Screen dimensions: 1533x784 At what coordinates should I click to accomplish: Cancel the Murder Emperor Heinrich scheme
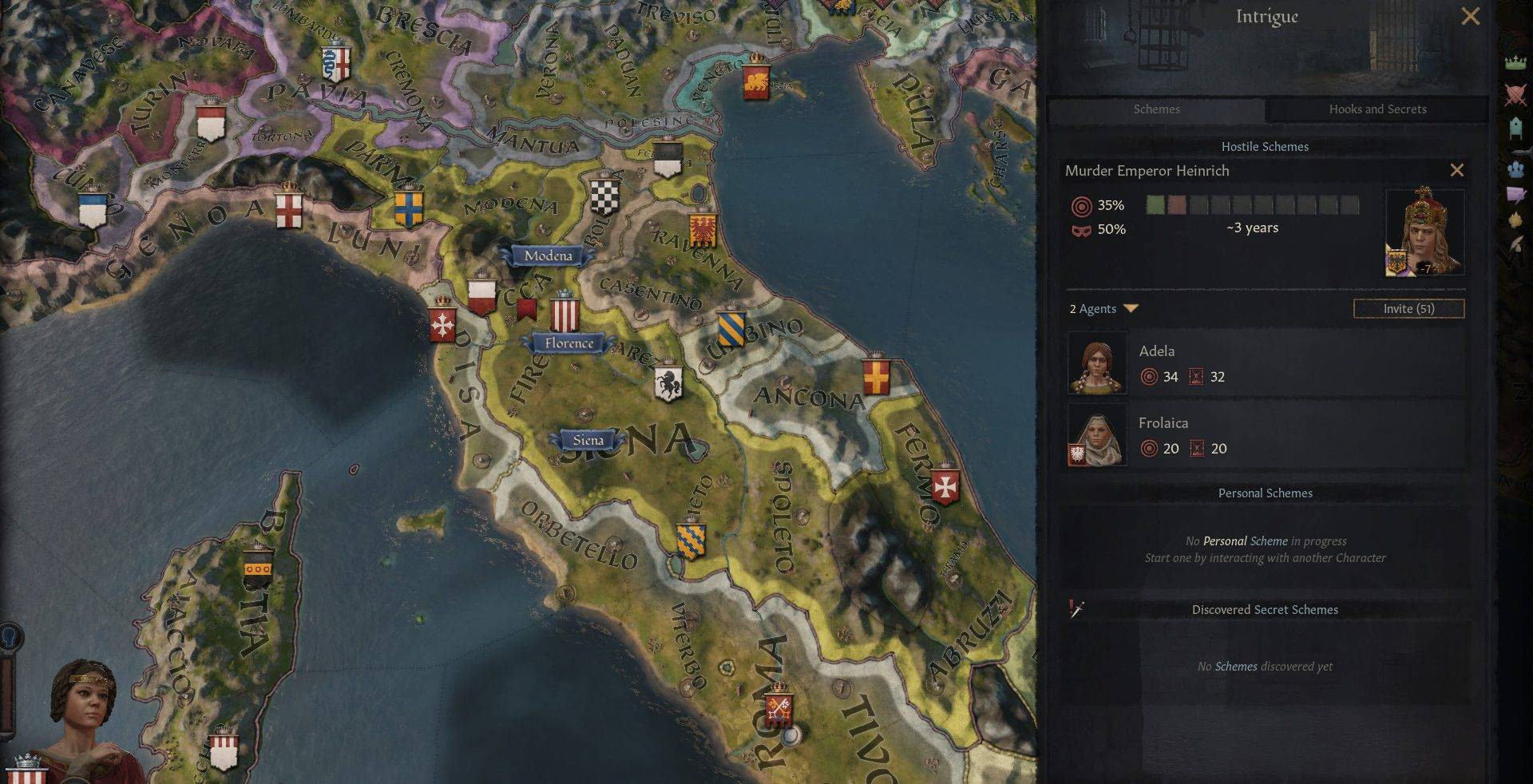point(1456,170)
